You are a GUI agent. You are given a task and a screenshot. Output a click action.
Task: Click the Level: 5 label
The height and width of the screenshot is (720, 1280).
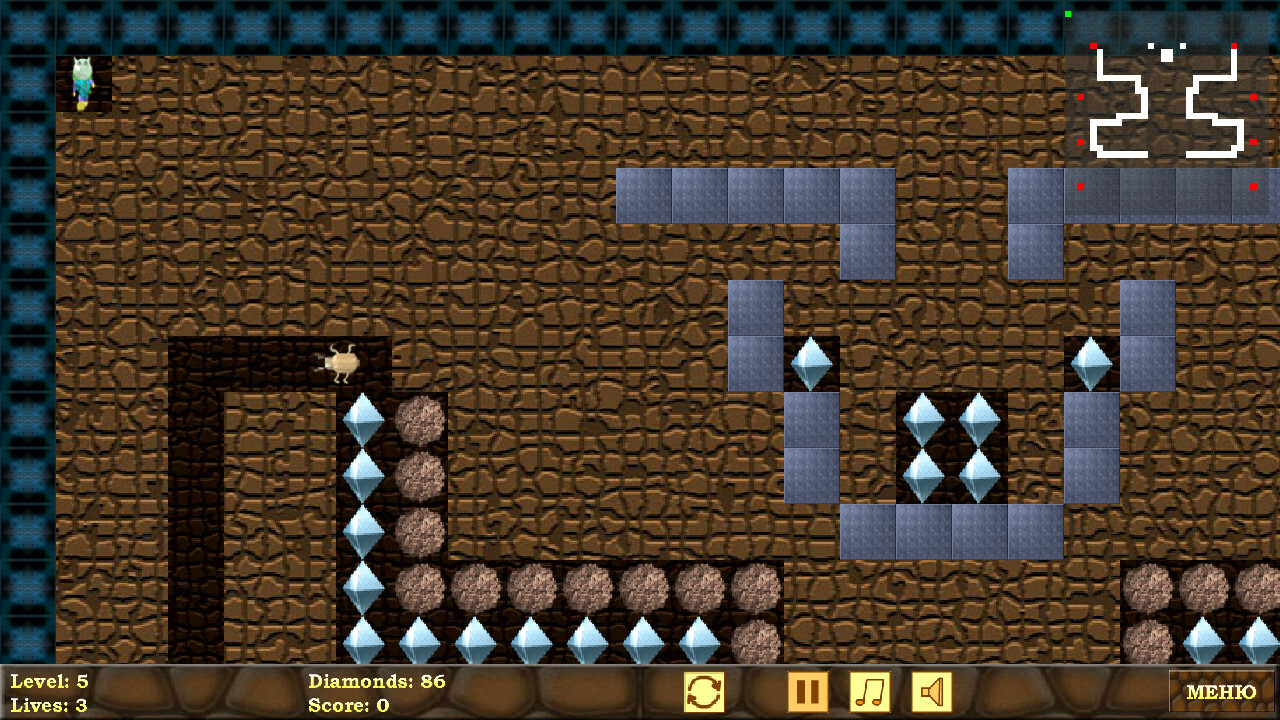pyautogui.click(x=48, y=680)
